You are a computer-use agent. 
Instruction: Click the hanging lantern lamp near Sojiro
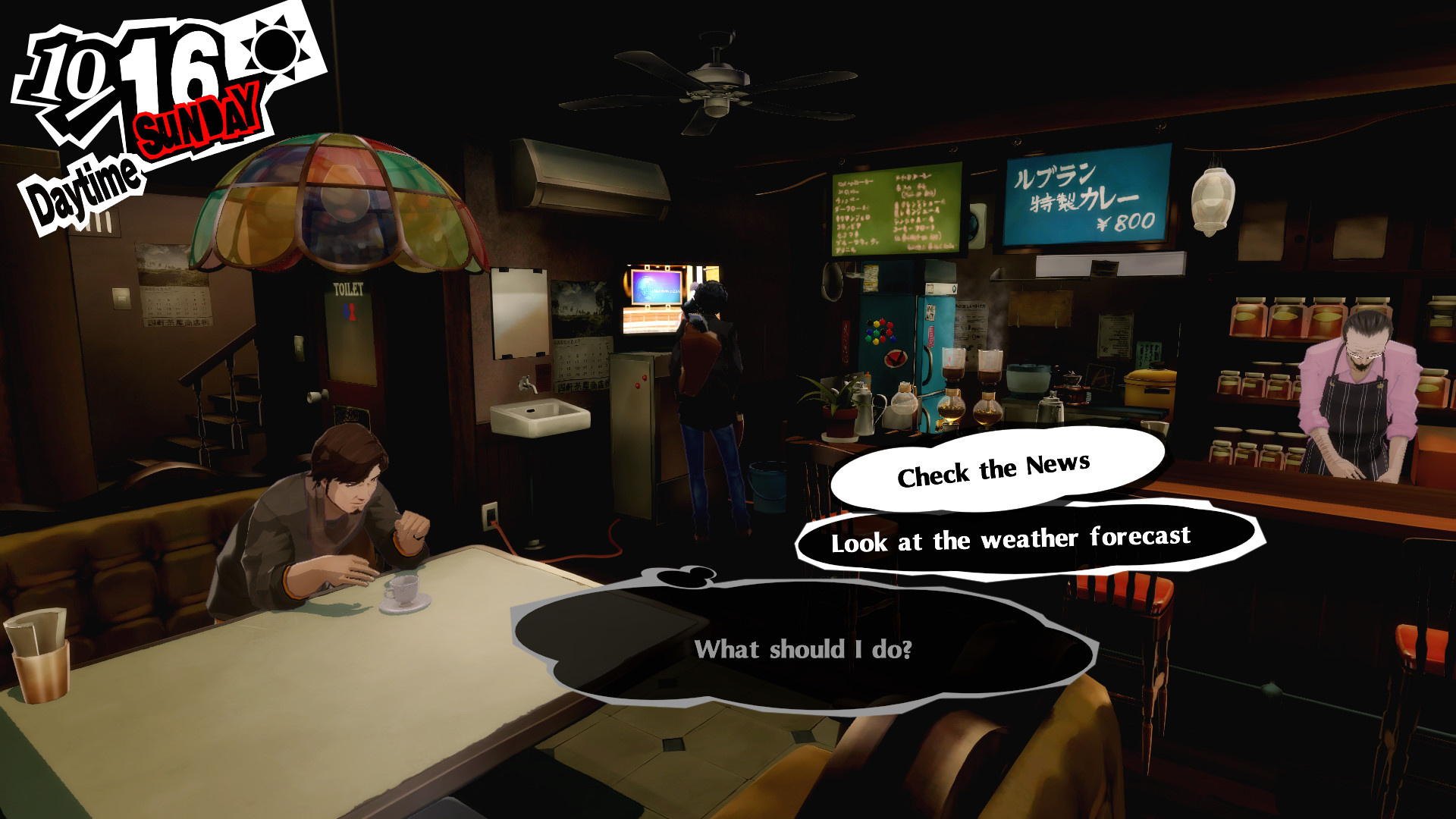coord(1215,197)
